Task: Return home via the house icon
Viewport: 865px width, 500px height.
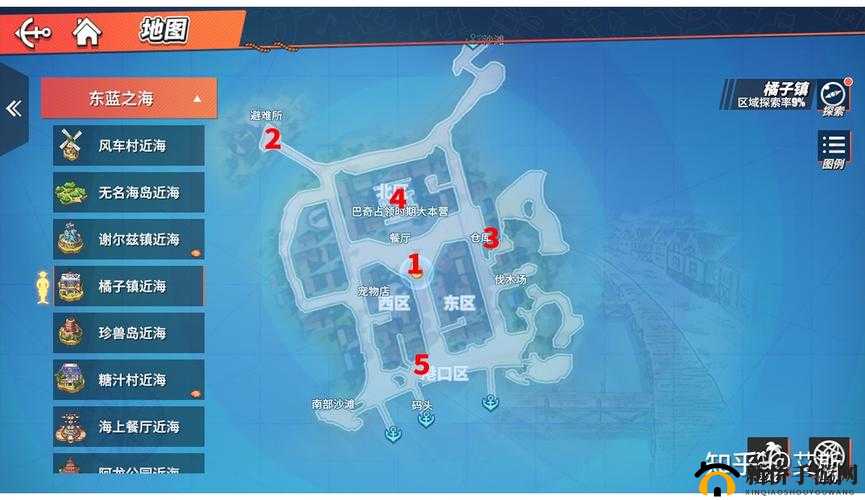Action: 87,32
